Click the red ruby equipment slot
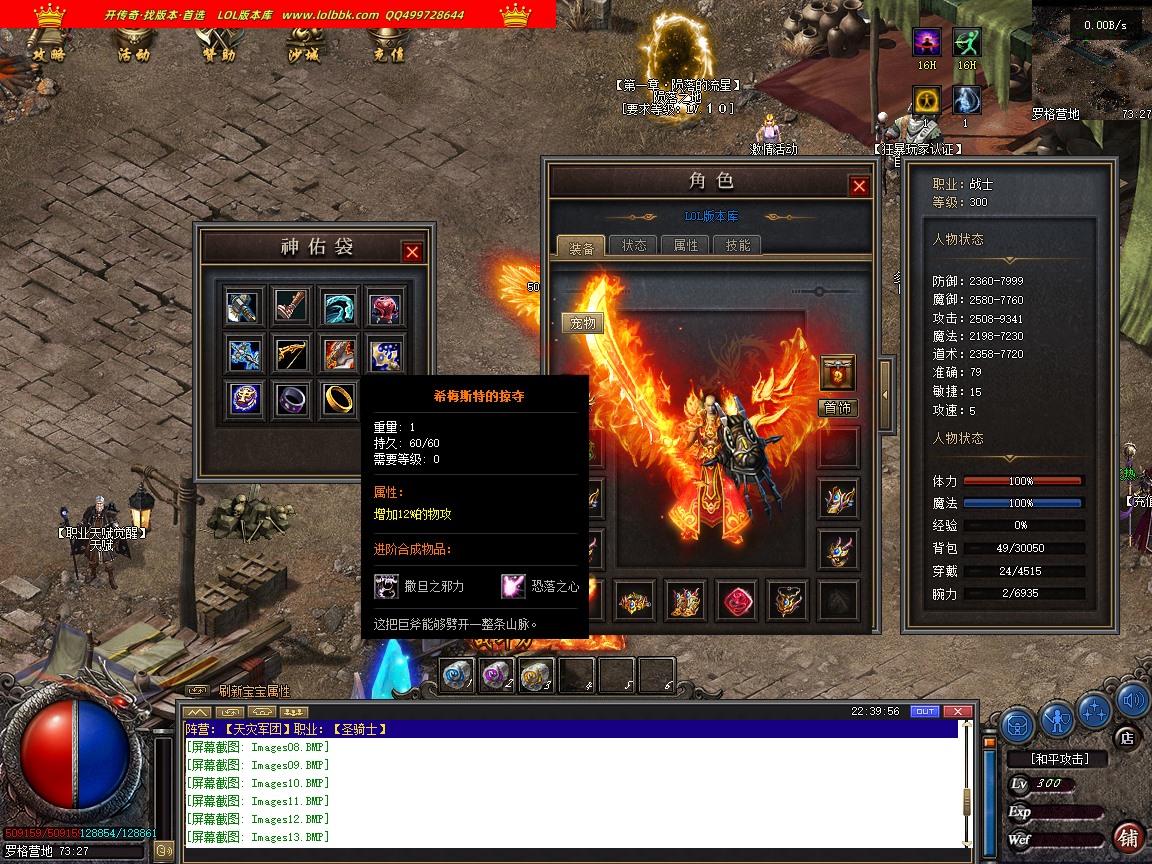 pos(737,600)
